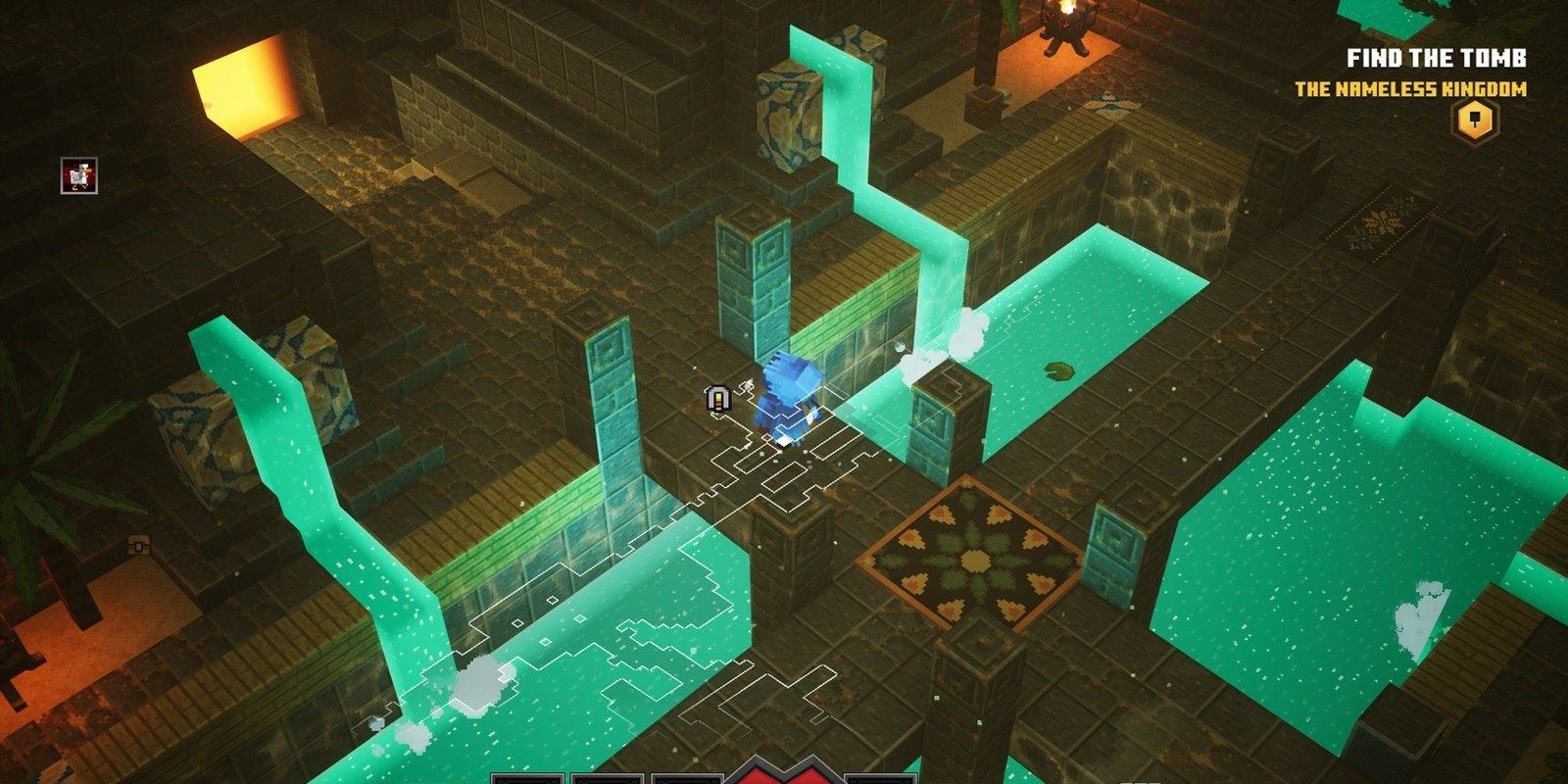The width and height of the screenshot is (1568, 784).
Task: Select The Nameless Kingdom mission name
Action: (x=1410, y=89)
